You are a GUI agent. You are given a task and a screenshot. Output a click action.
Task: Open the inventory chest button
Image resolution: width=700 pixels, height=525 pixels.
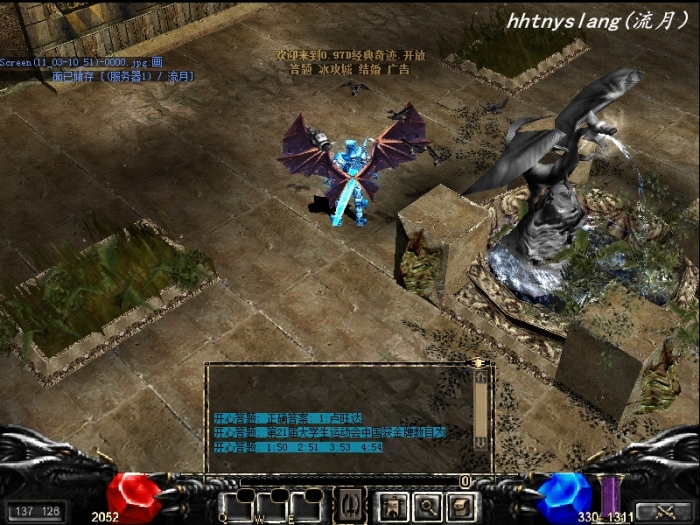point(458,506)
